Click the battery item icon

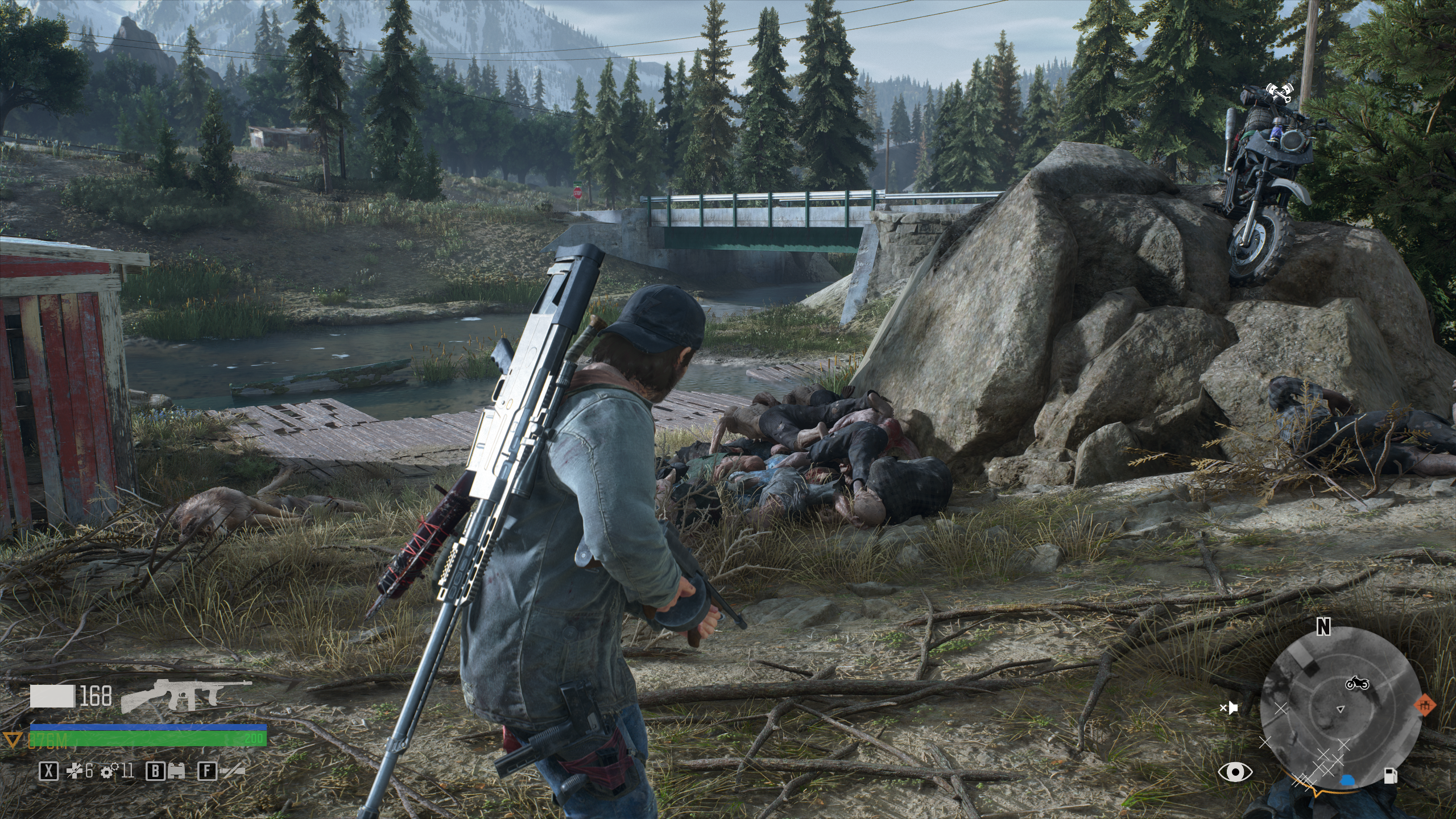[175, 771]
